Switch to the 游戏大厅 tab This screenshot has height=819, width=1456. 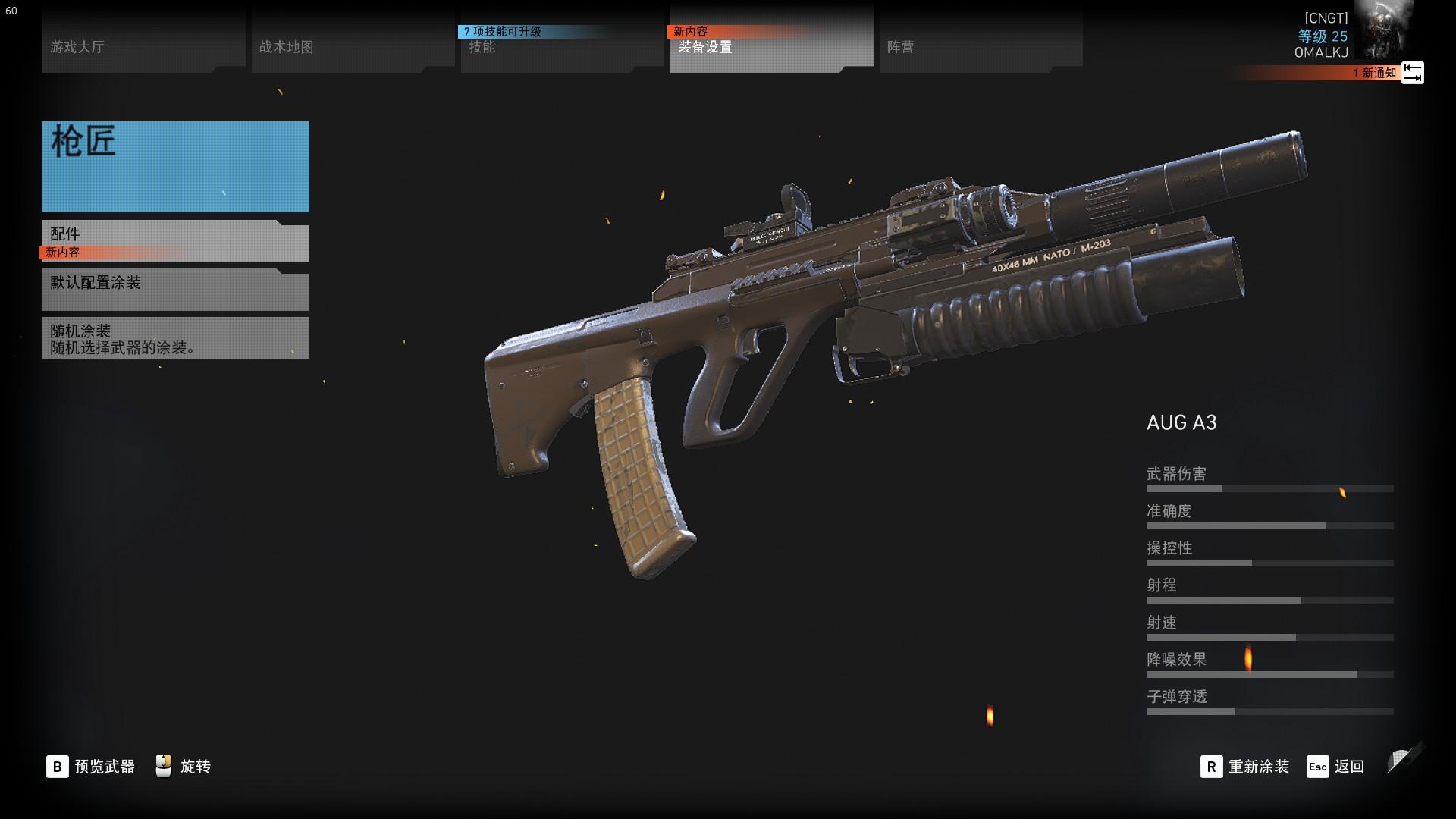[x=143, y=47]
